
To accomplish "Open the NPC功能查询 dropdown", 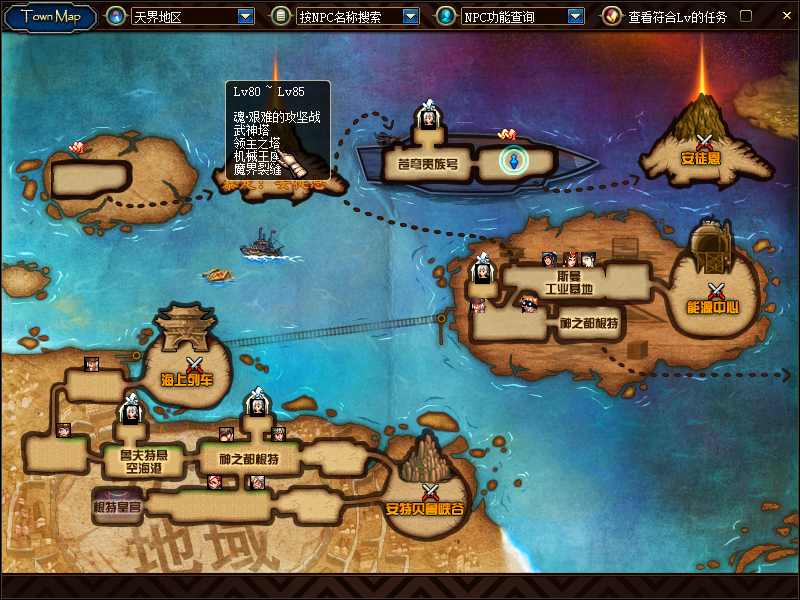I will pyautogui.click(x=575, y=16).
